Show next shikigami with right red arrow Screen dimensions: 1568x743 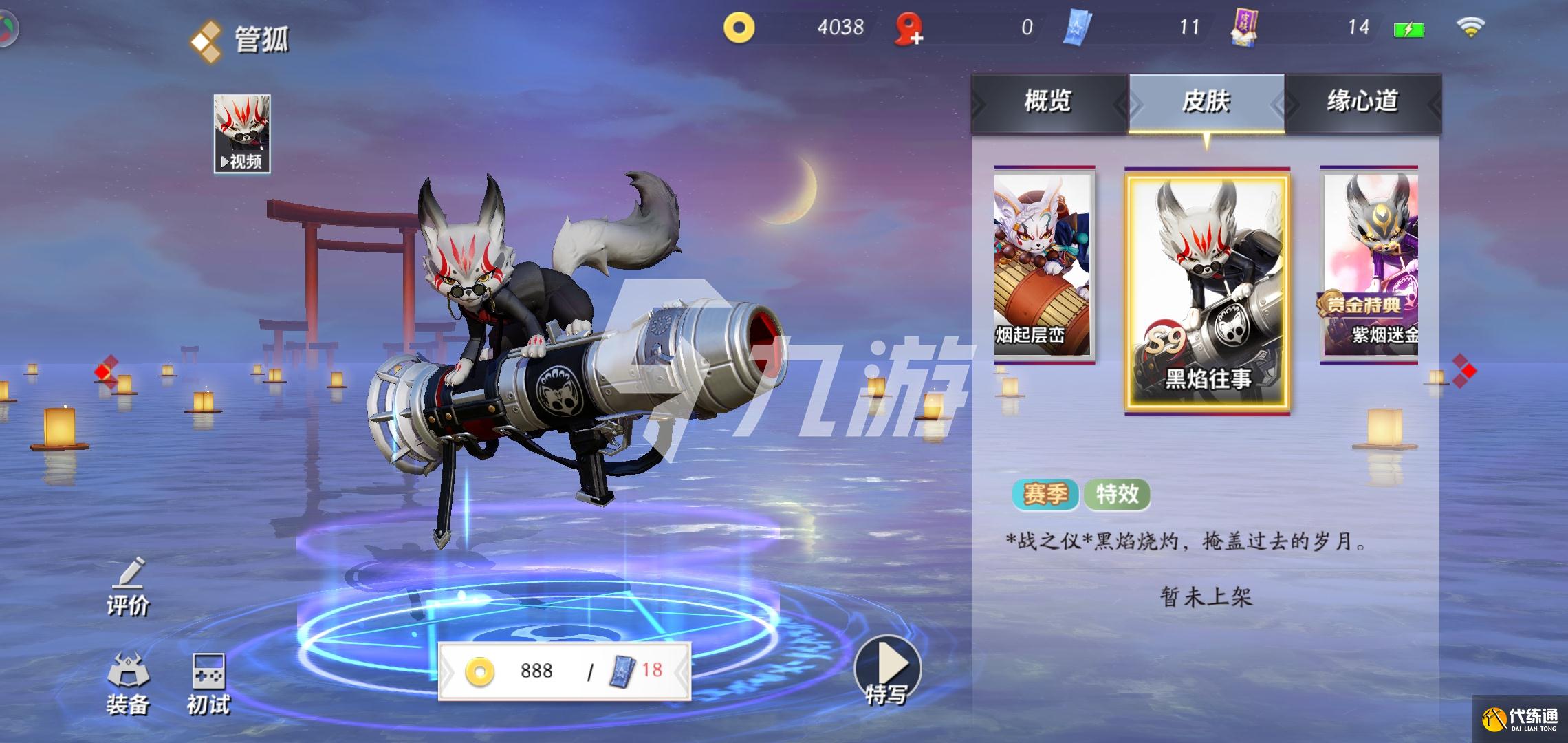1465,371
